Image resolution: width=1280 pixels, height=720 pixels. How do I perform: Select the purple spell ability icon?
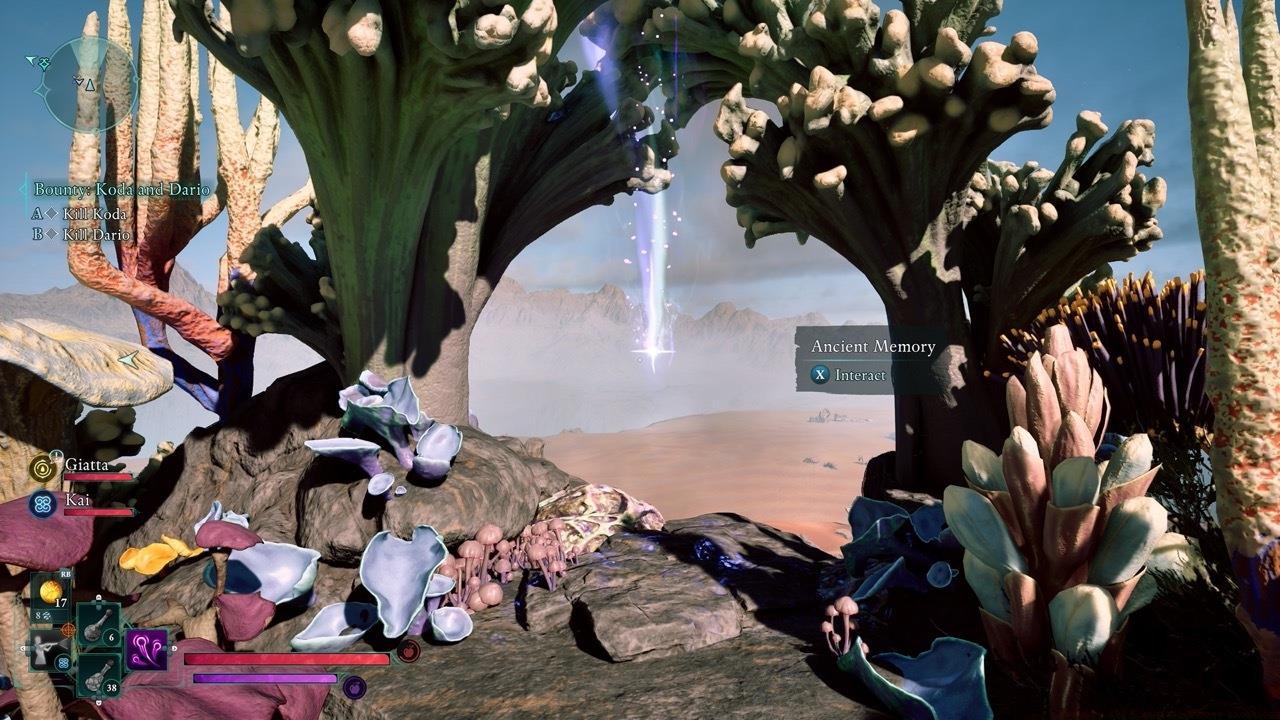145,653
